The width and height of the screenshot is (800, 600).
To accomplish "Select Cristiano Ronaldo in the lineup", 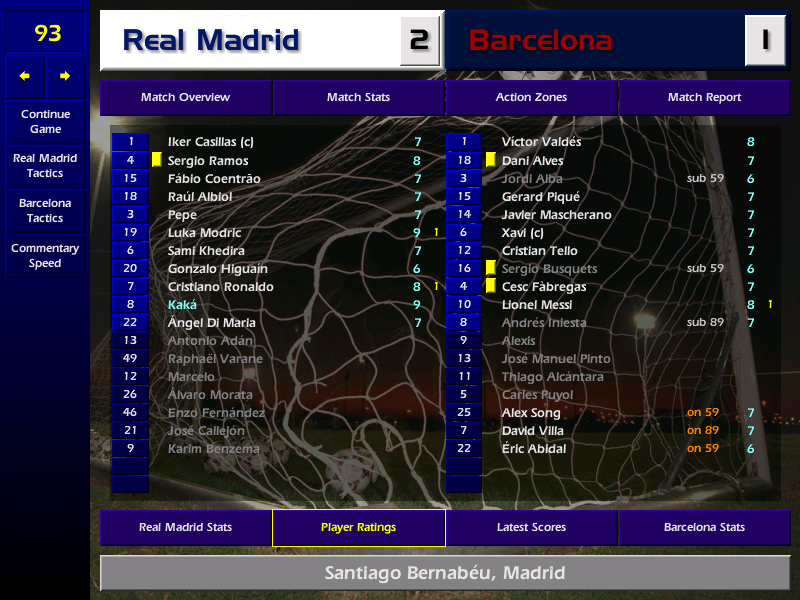I will (220, 287).
